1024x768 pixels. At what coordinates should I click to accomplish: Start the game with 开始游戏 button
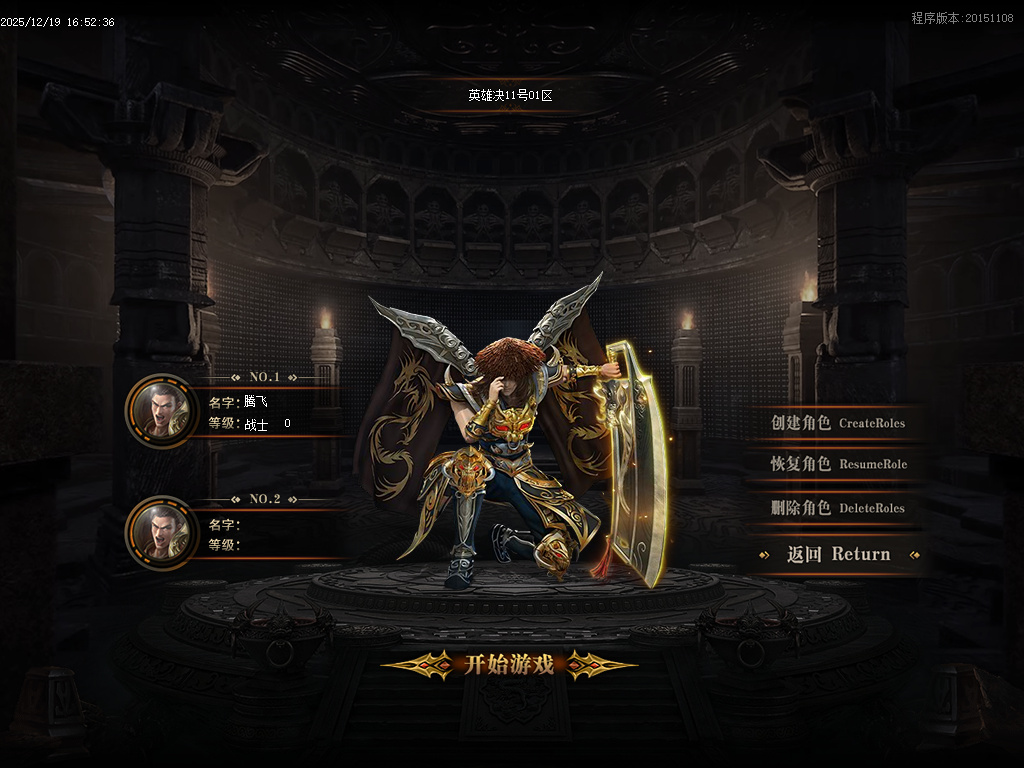click(x=509, y=665)
